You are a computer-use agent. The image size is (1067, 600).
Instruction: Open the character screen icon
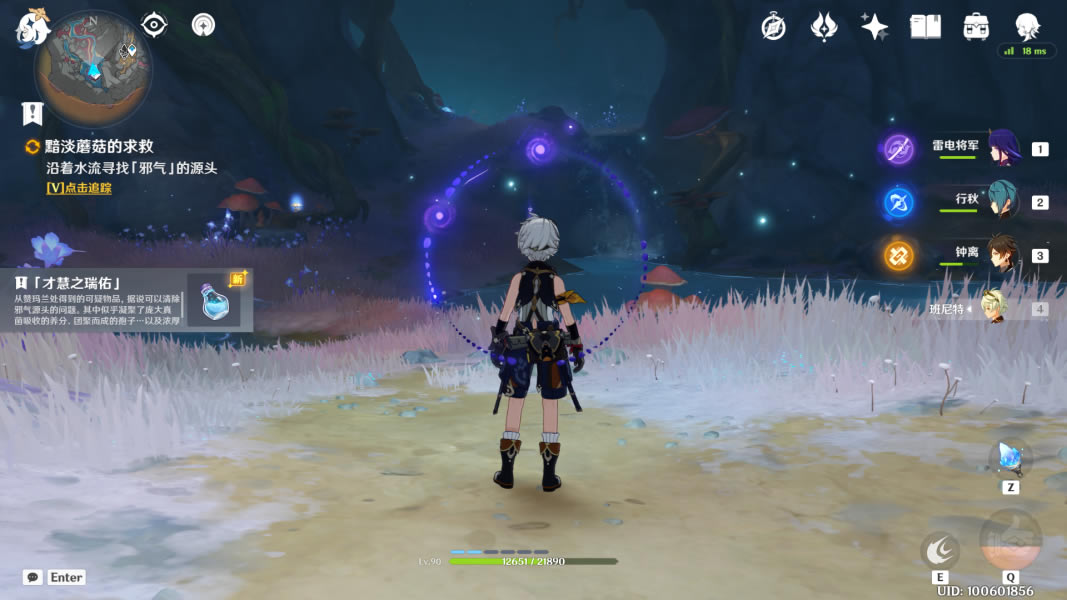coord(1027,27)
